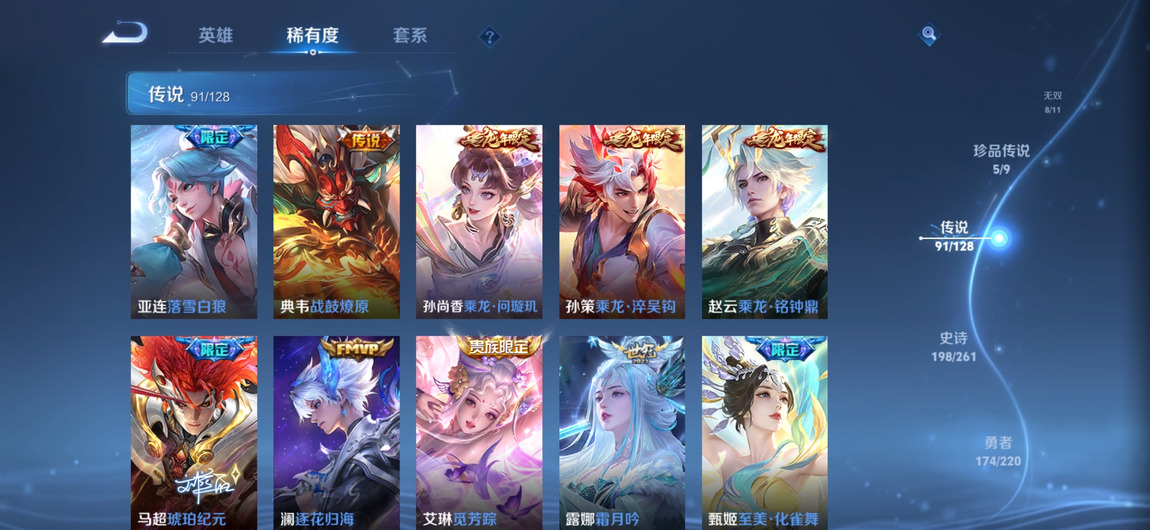Screen dimensions: 1150x530
Task: Select the 艾琳 觅芳踪 skin card
Action: coord(479,432)
